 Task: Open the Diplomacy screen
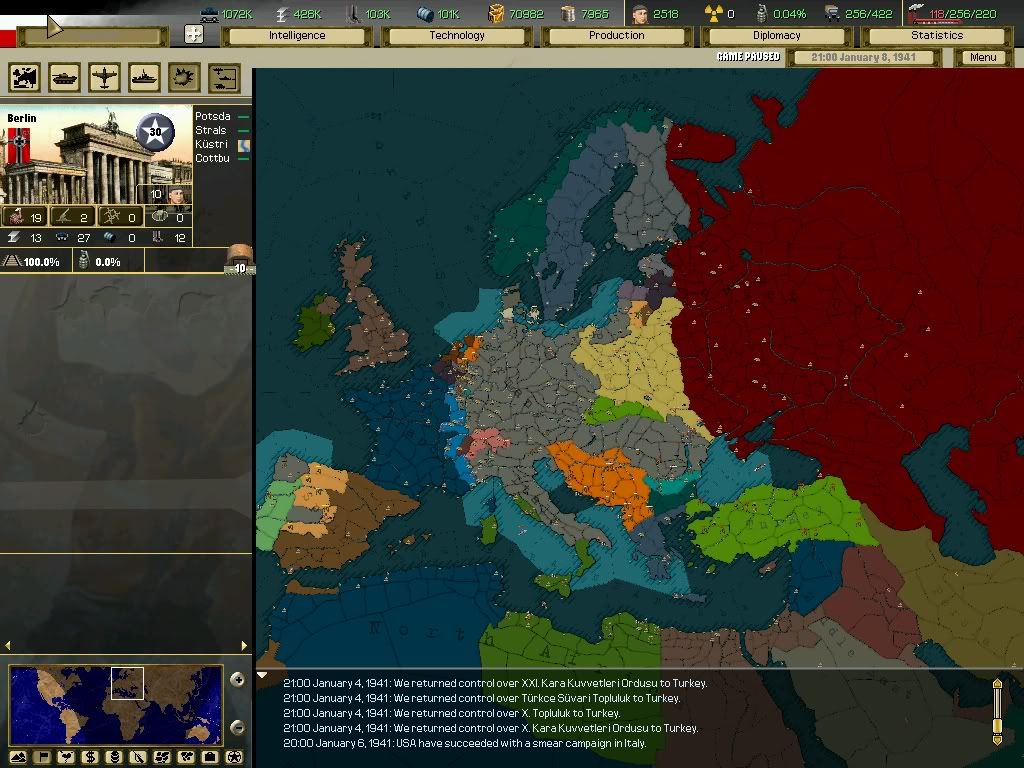pyautogui.click(x=777, y=36)
